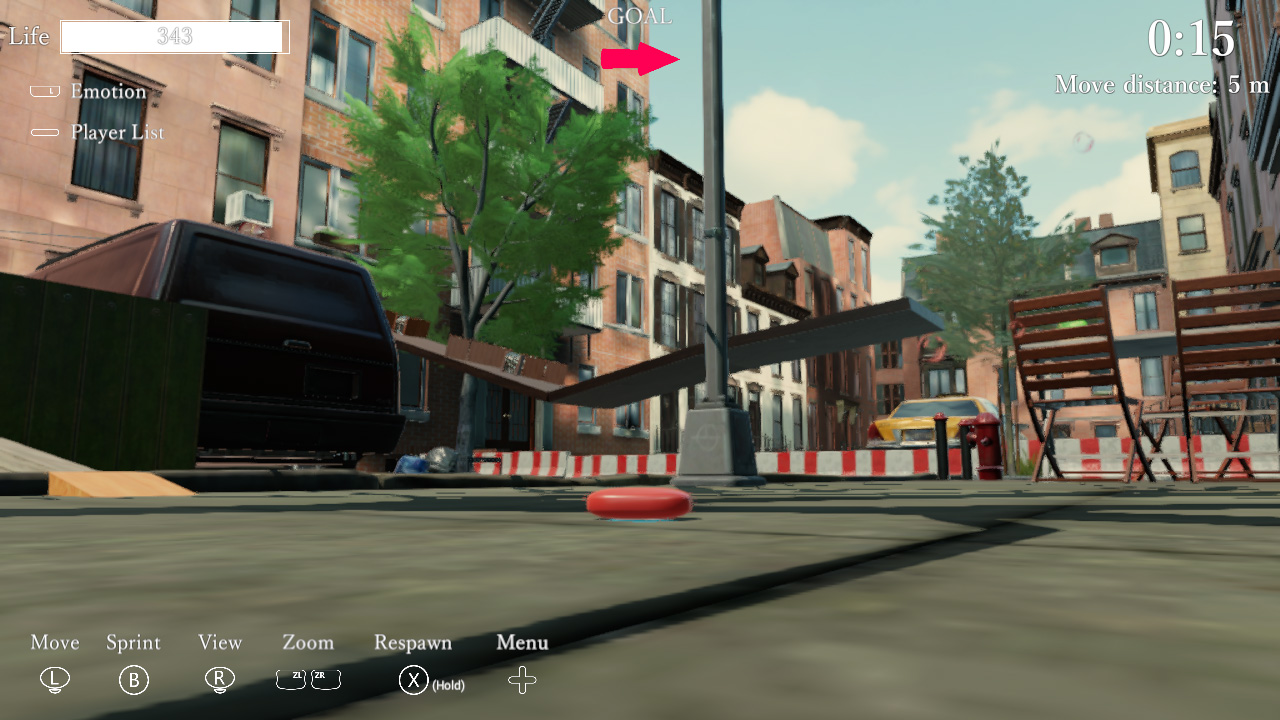Click the plus-shaped Menu icon

click(521, 679)
